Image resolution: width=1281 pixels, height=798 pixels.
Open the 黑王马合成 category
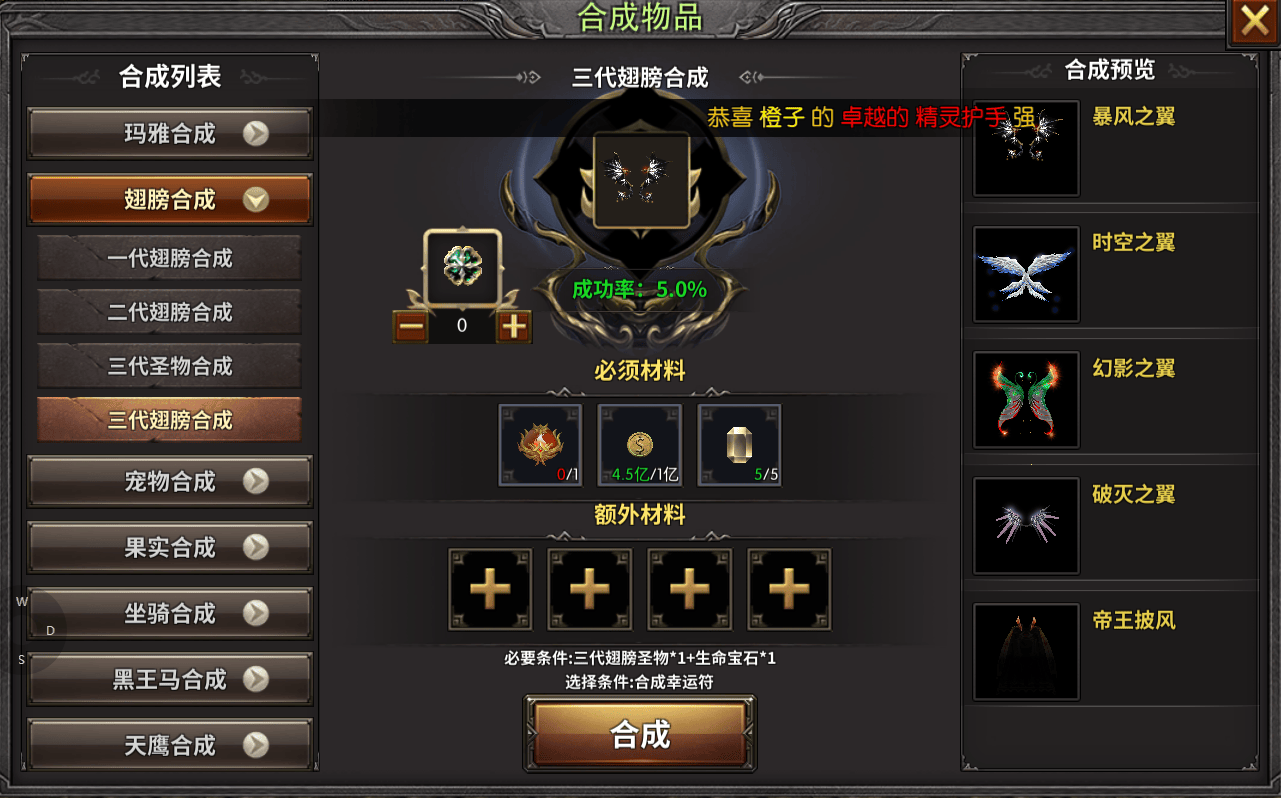point(170,680)
